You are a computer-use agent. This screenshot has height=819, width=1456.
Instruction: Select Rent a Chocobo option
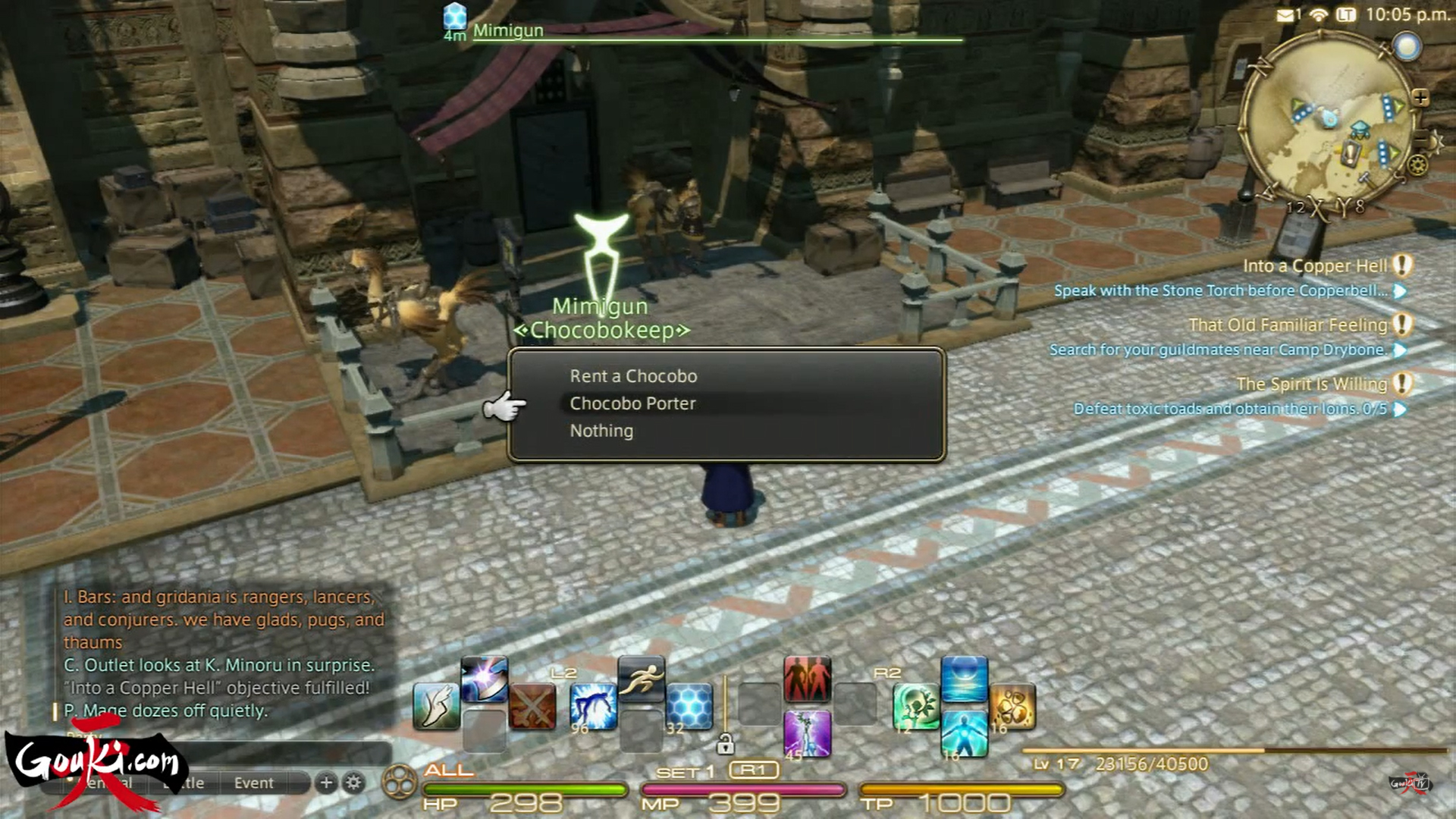633,376
